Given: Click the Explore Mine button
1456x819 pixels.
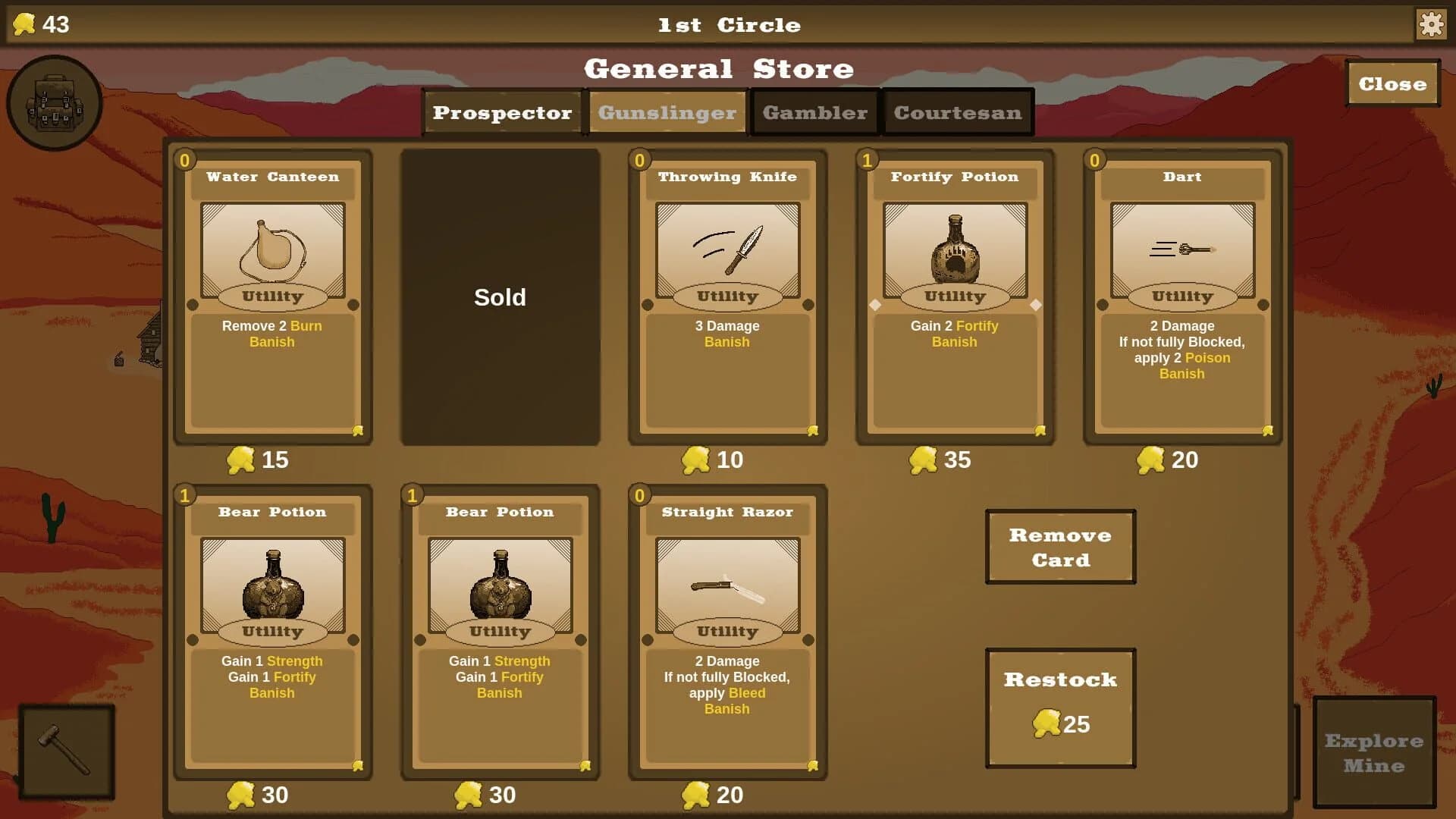Looking at the screenshot, I should click(x=1374, y=751).
